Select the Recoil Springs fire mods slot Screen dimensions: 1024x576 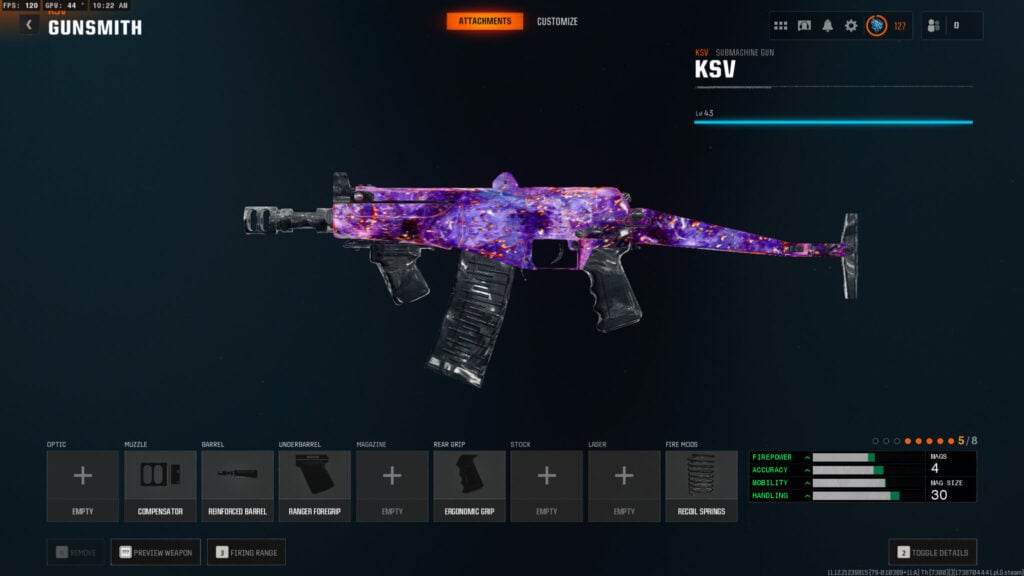pyautogui.click(x=701, y=485)
